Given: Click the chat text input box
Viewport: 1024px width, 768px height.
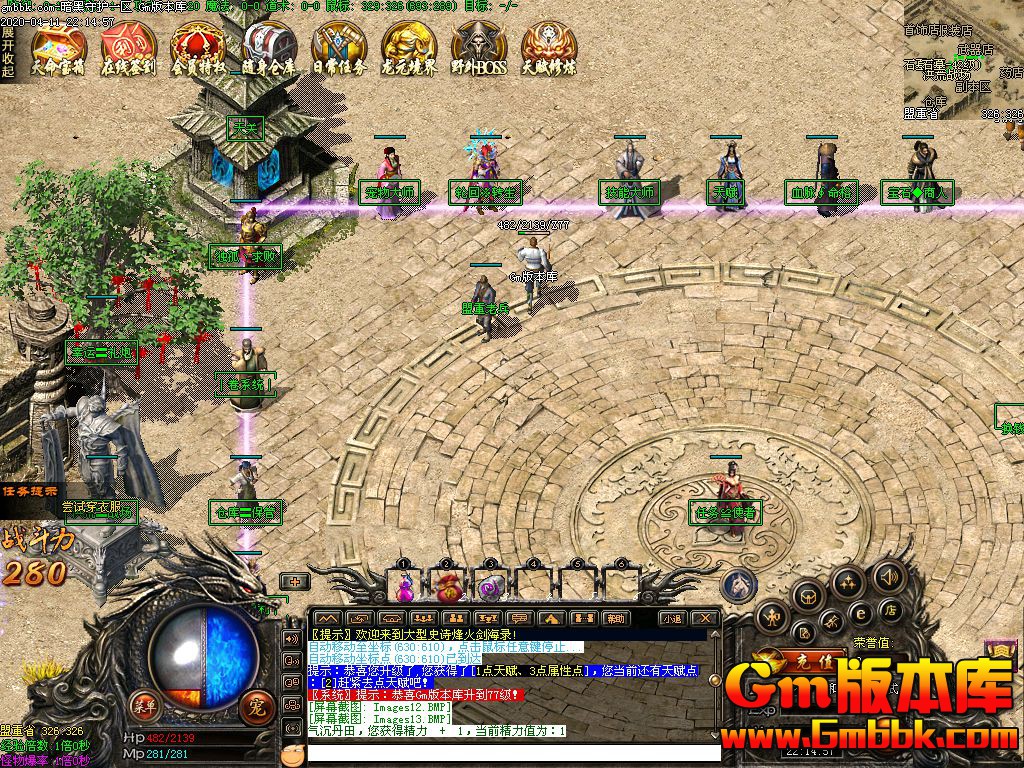Looking at the screenshot, I should click(x=510, y=753).
